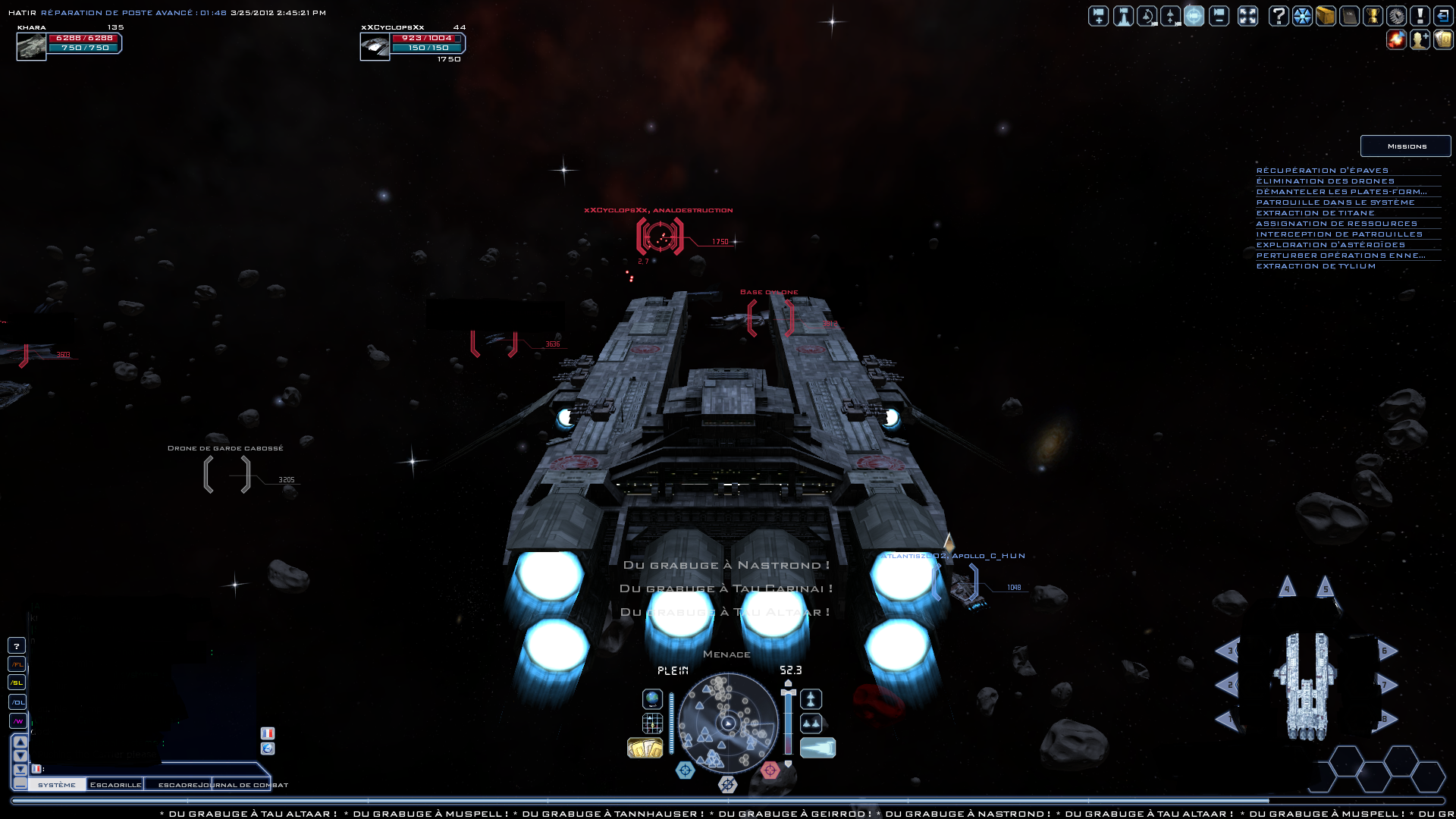Activate the boost thruster button
The height and width of the screenshot is (819, 1456).
point(817,748)
